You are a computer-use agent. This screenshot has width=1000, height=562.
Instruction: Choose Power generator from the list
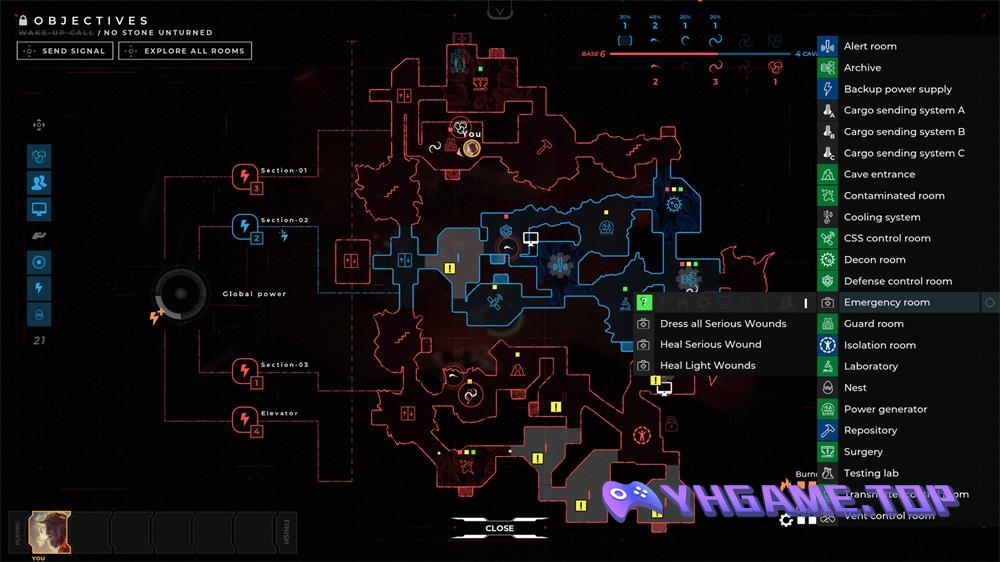coord(885,409)
